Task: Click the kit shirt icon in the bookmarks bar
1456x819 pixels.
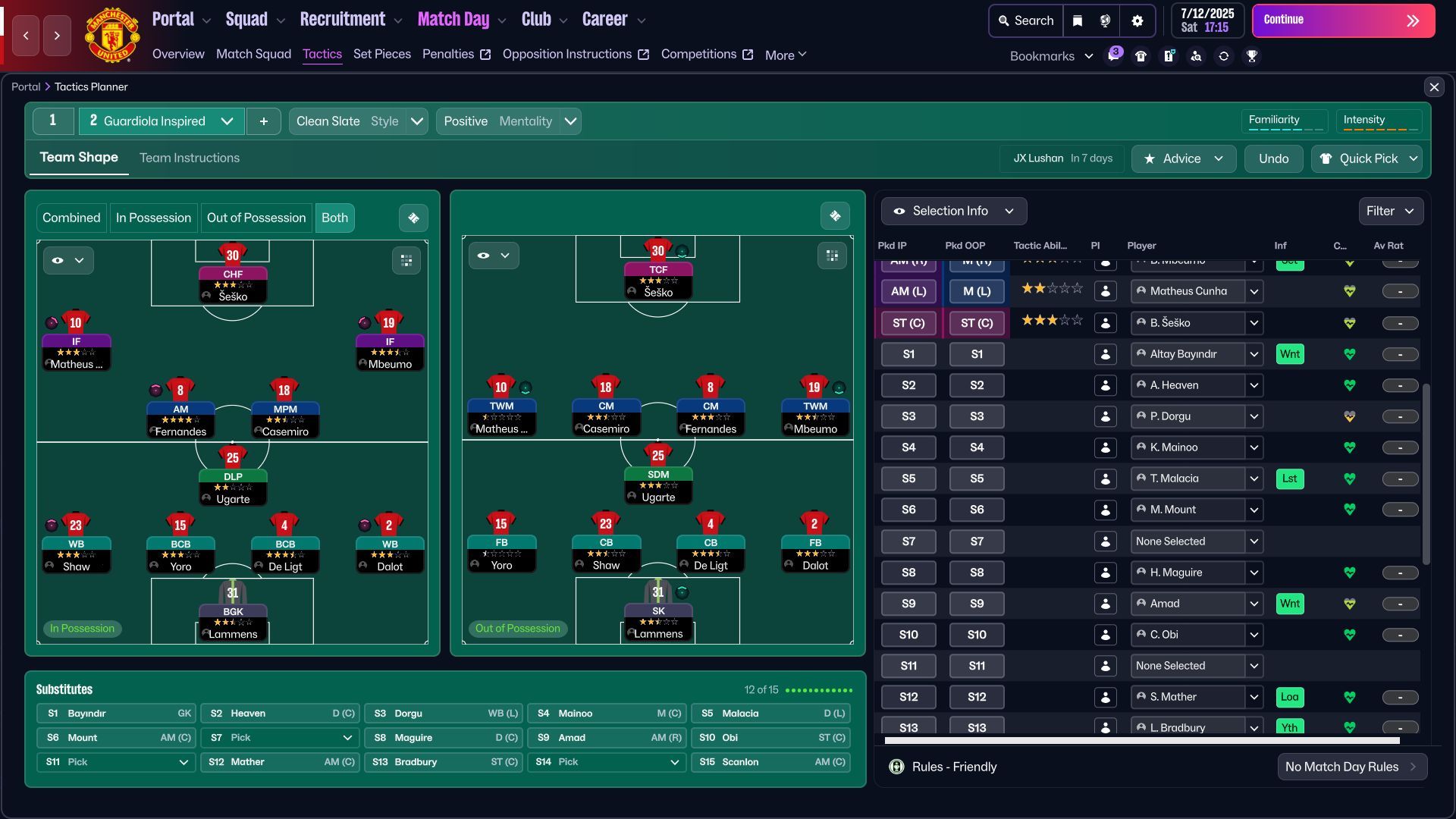Action: [x=1141, y=55]
